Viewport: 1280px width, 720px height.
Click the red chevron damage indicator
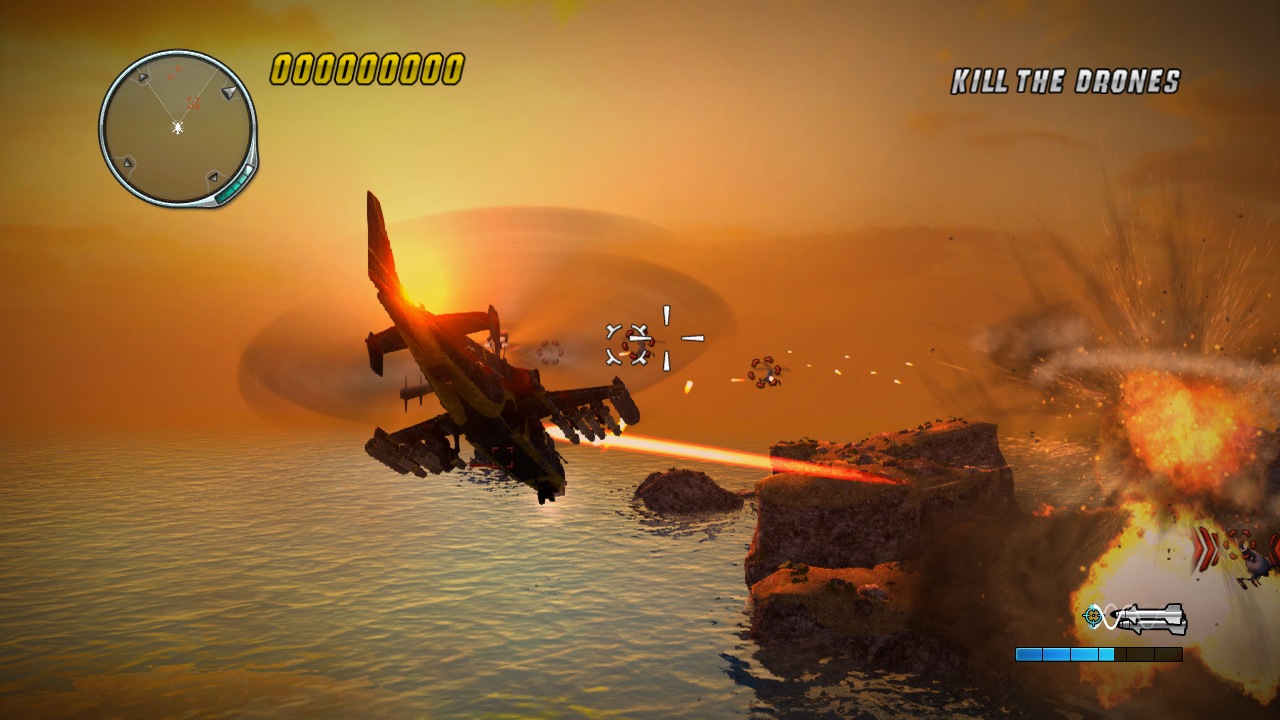pos(1205,550)
